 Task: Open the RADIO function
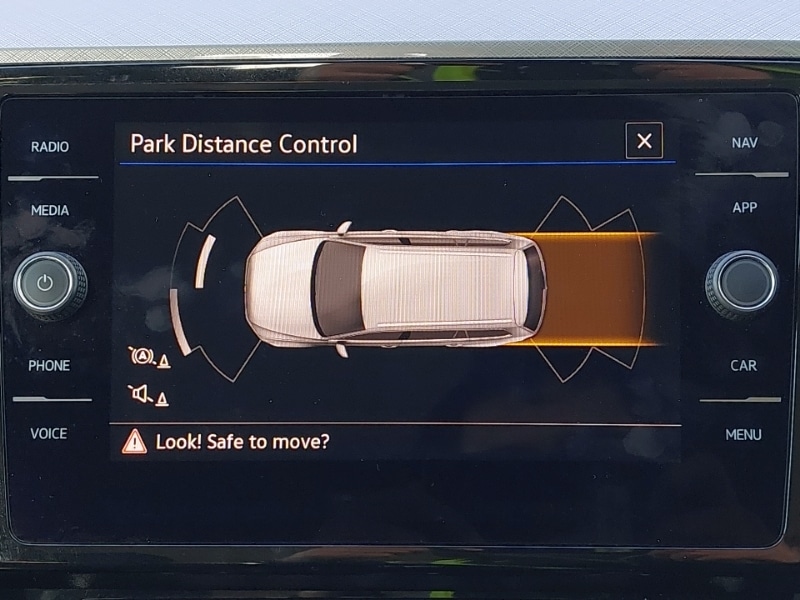(x=50, y=147)
